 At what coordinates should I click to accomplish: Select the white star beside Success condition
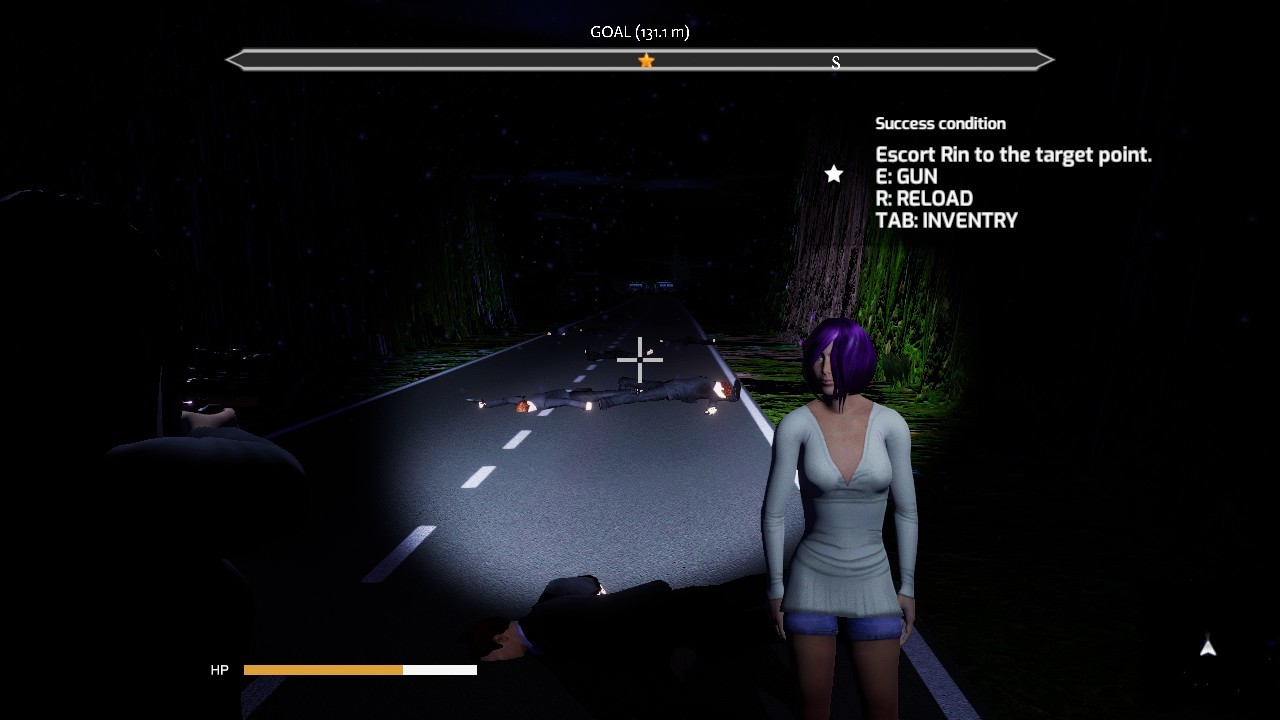point(834,173)
